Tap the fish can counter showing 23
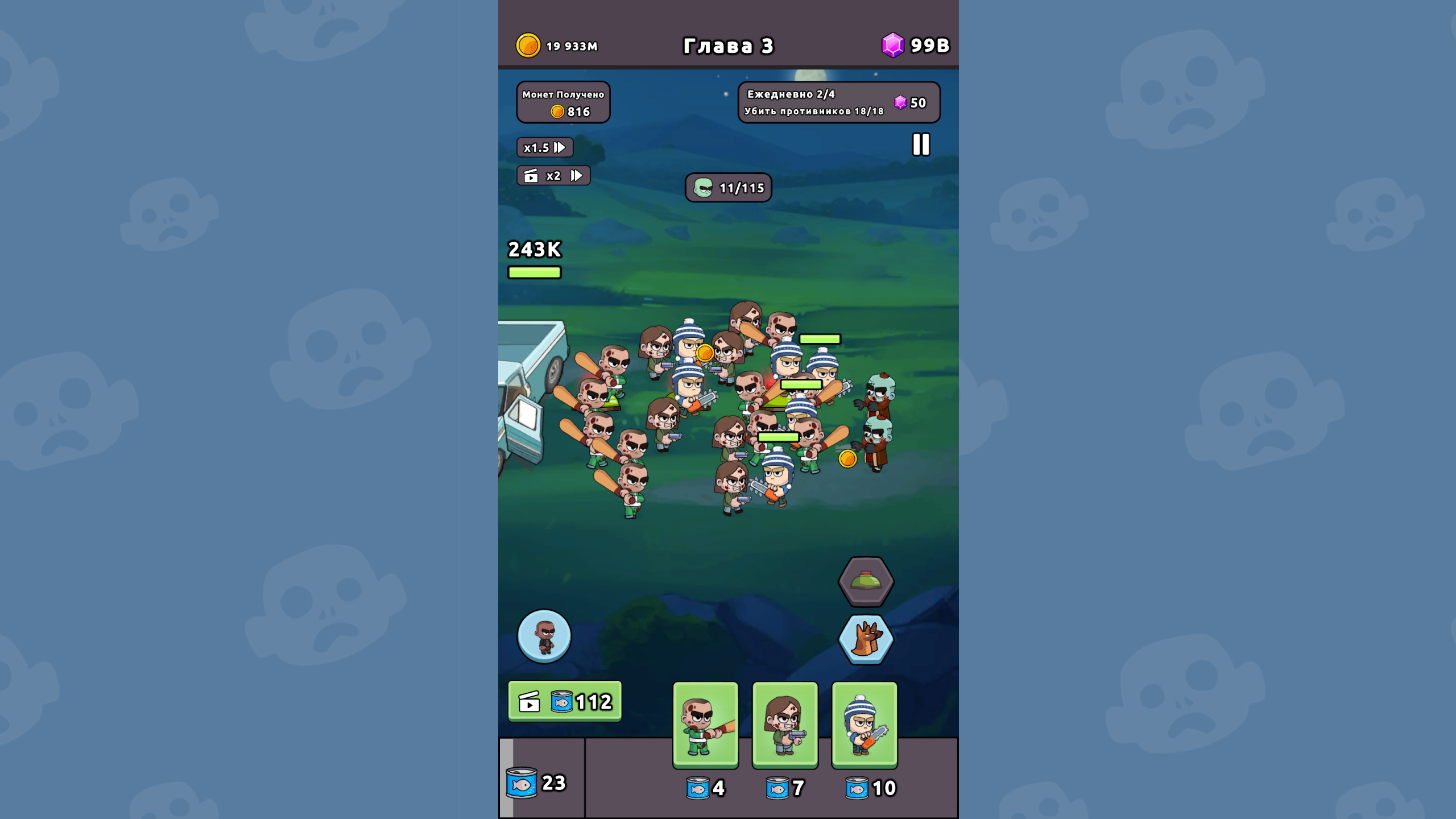Image resolution: width=1456 pixels, height=819 pixels. click(538, 783)
